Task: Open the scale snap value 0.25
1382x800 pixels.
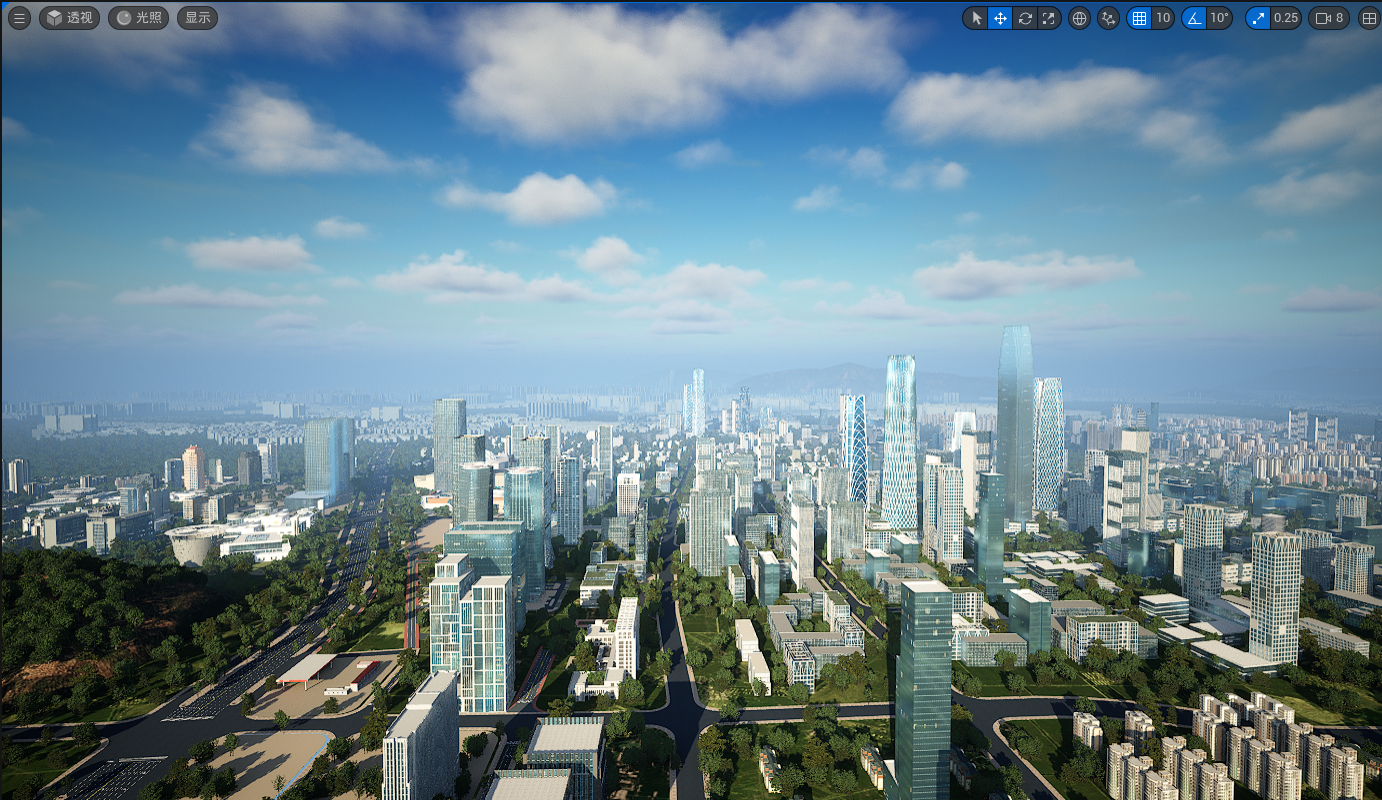Action: (x=1285, y=18)
